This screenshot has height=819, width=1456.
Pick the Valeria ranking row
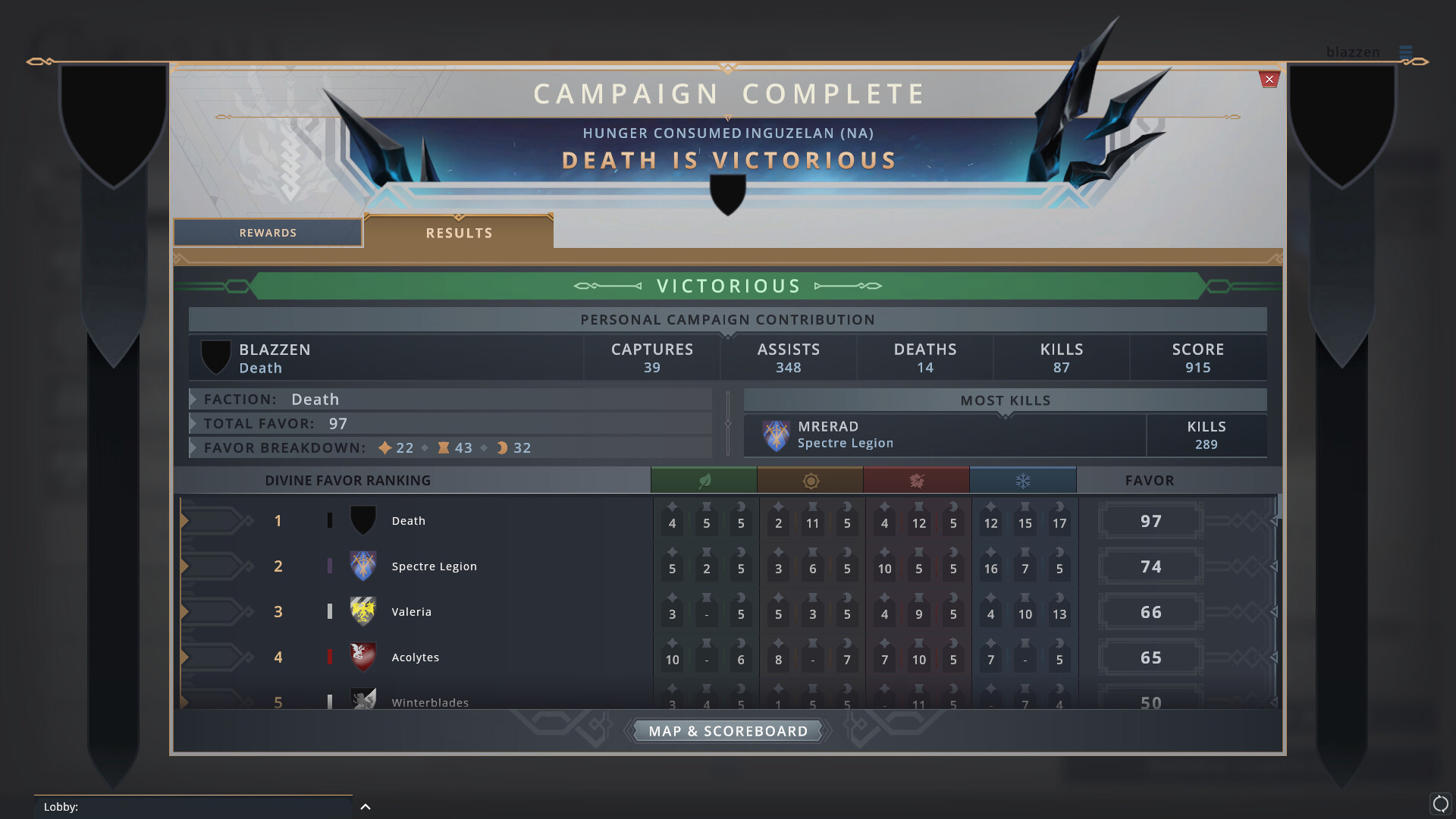[x=412, y=612]
